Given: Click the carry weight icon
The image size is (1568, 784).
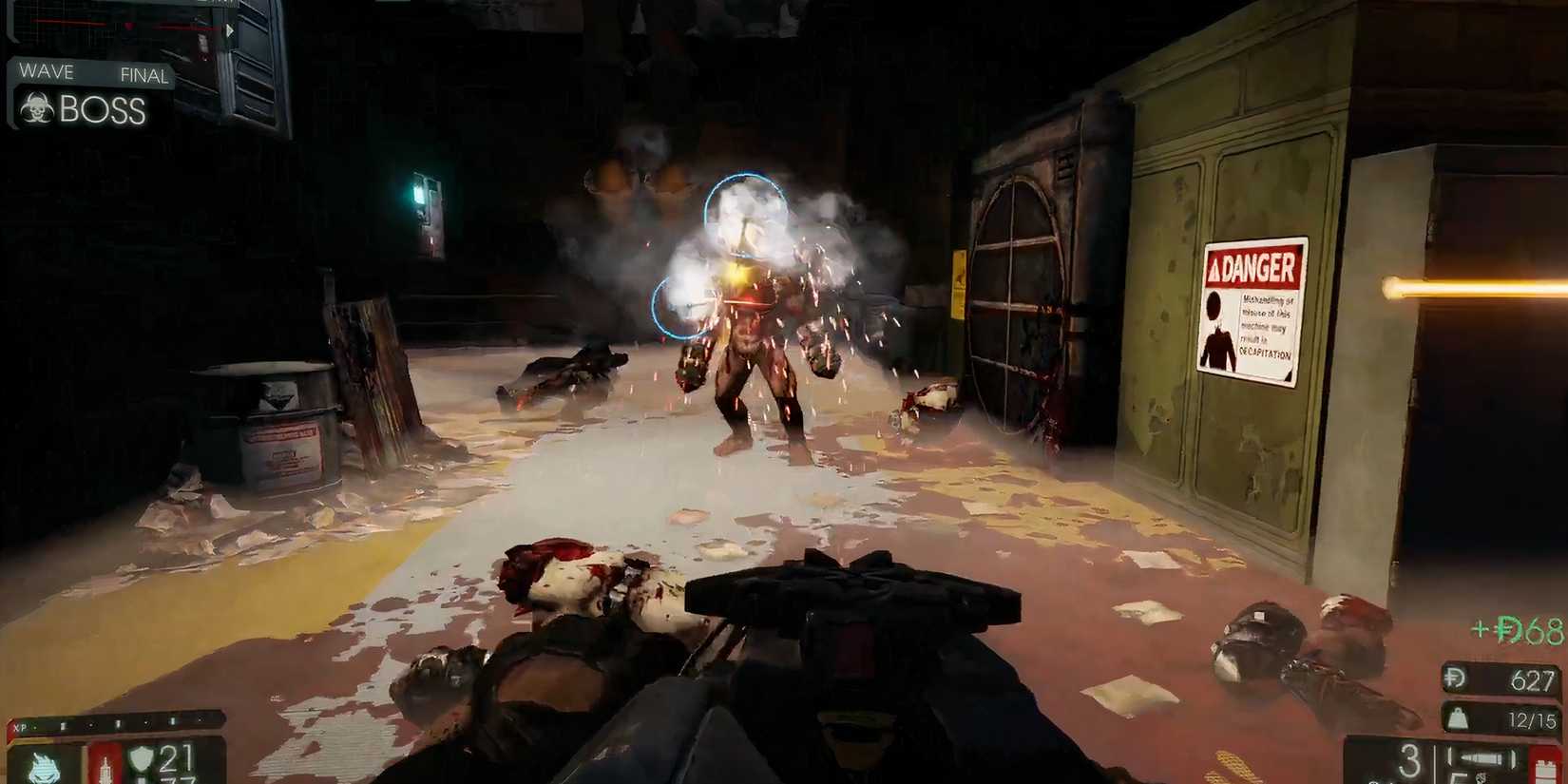Looking at the screenshot, I should coord(1457,719).
